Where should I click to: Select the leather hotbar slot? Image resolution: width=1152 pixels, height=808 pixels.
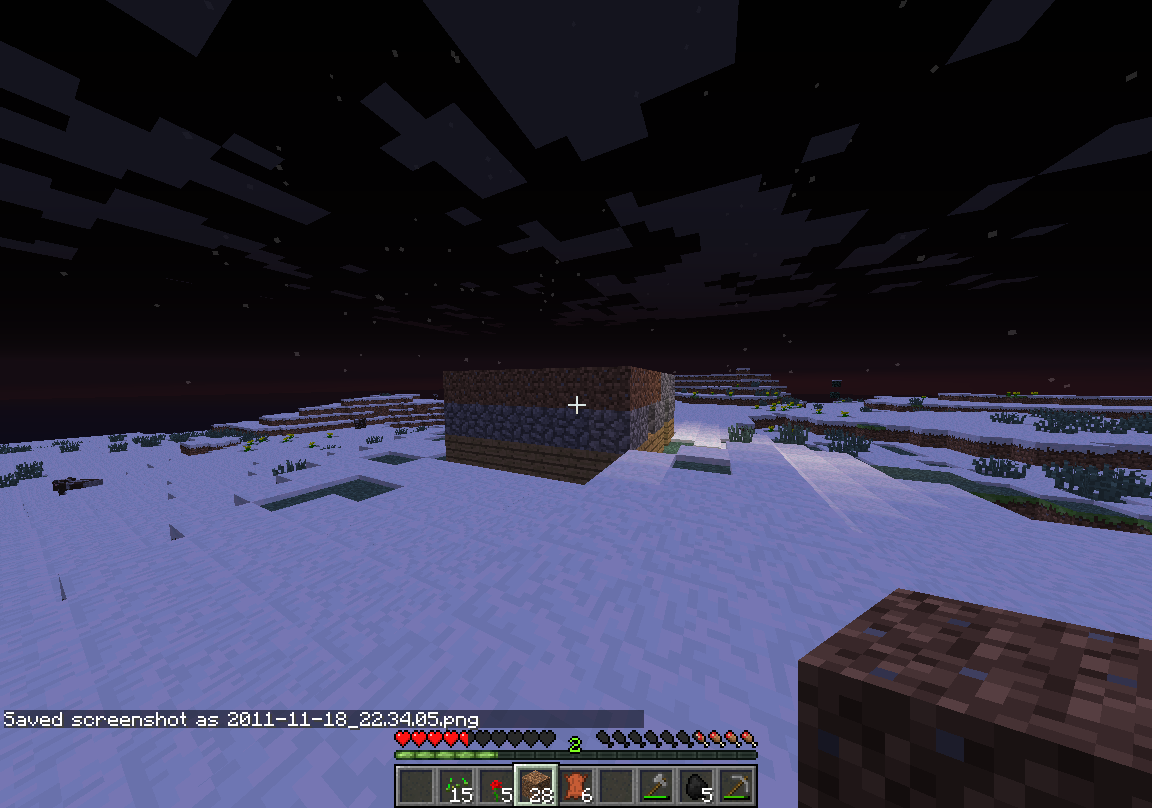(576, 785)
